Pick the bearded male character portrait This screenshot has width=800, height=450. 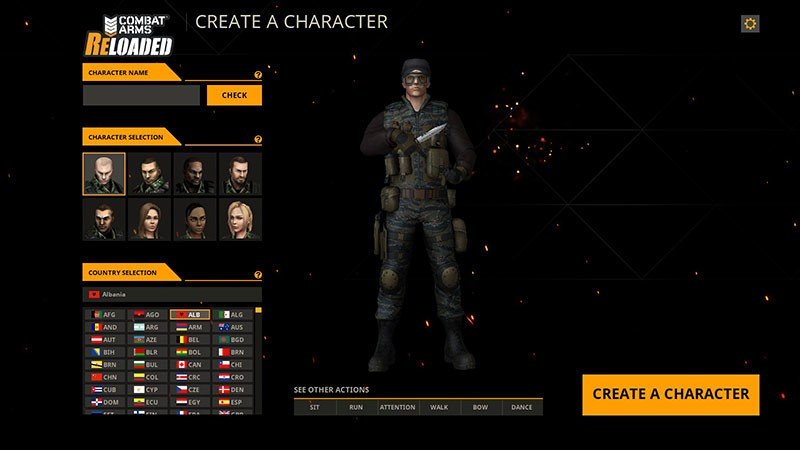click(x=241, y=173)
